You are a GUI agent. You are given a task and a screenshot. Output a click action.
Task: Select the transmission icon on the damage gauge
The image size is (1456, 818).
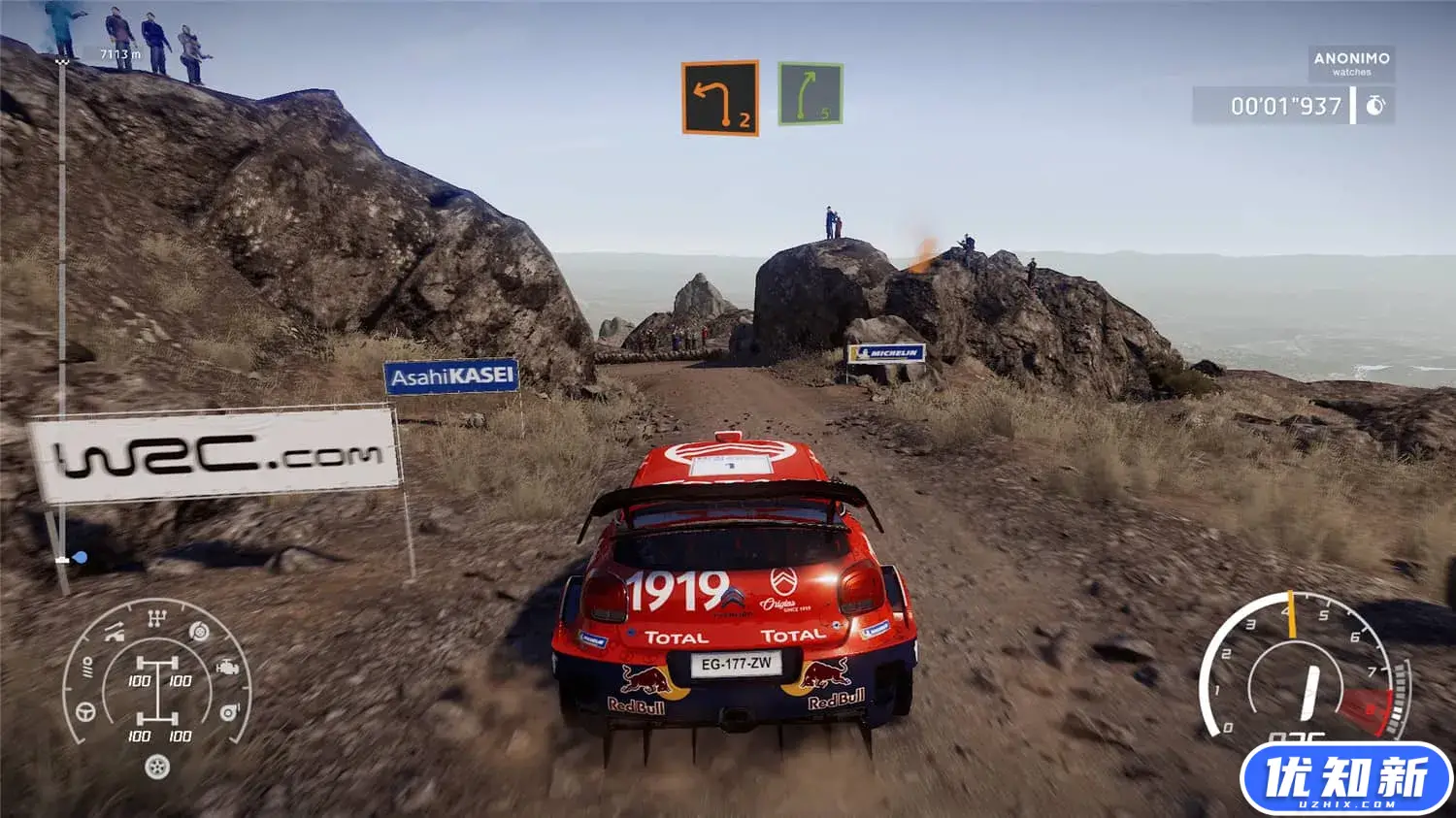click(x=156, y=616)
